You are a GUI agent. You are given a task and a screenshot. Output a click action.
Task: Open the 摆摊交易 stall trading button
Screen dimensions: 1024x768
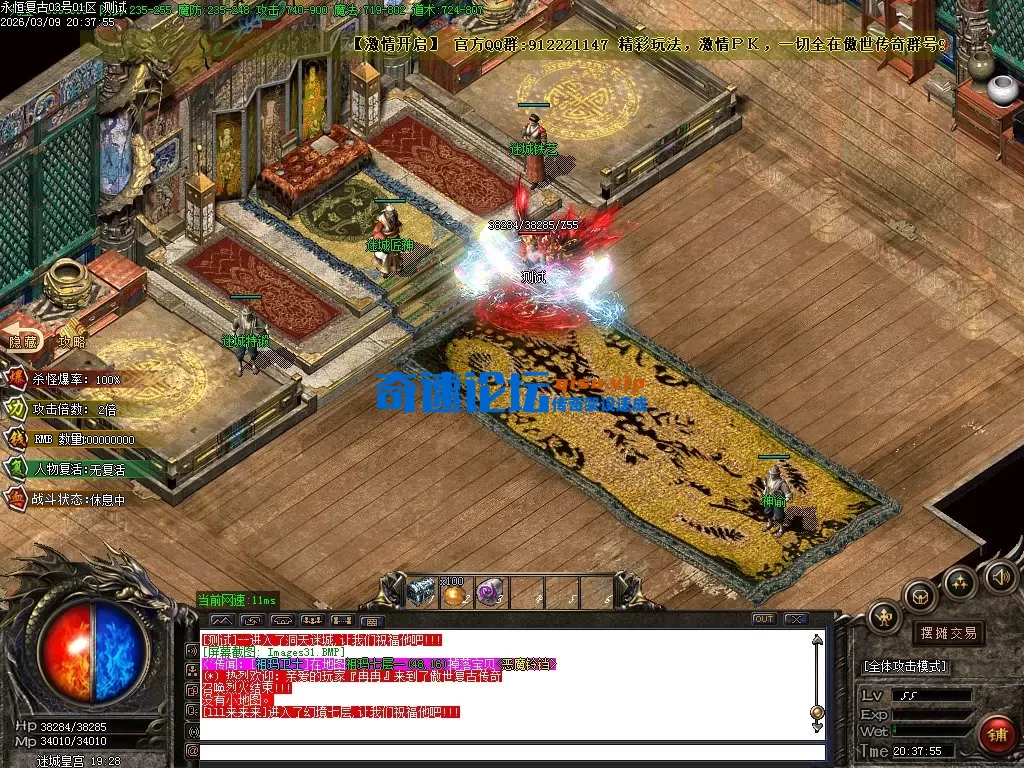(x=947, y=633)
